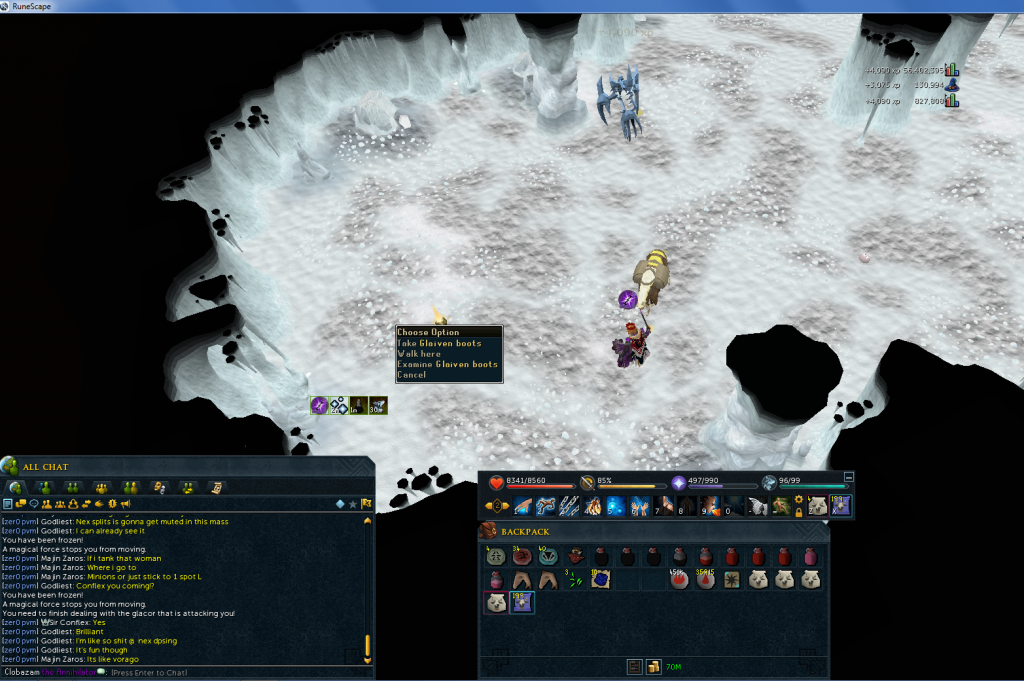Trigger the blue orb ability slot 5
This screenshot has height=681, width=1024.
[x=615, y=506]
